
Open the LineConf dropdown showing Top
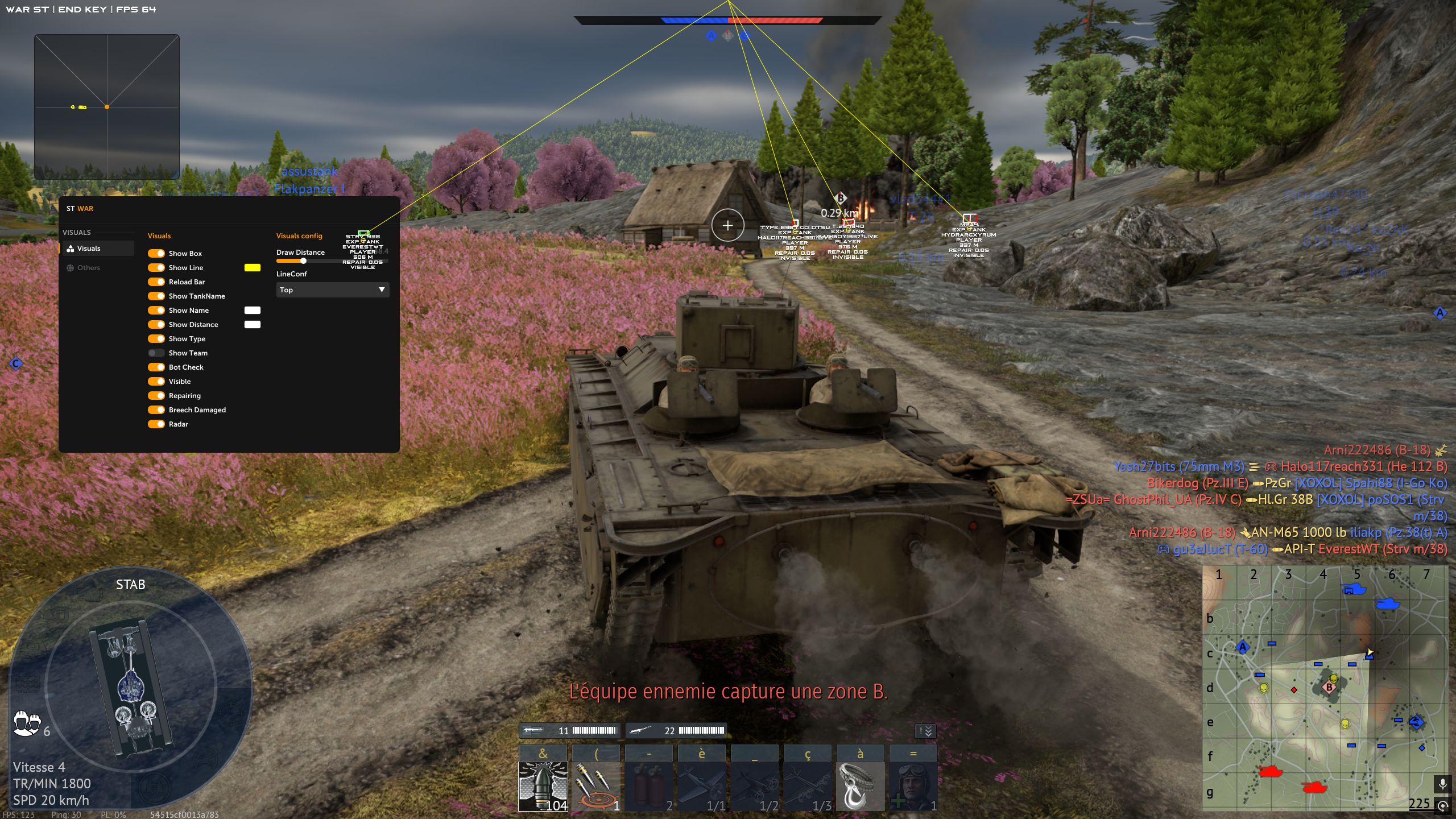(x=332, y=290)
